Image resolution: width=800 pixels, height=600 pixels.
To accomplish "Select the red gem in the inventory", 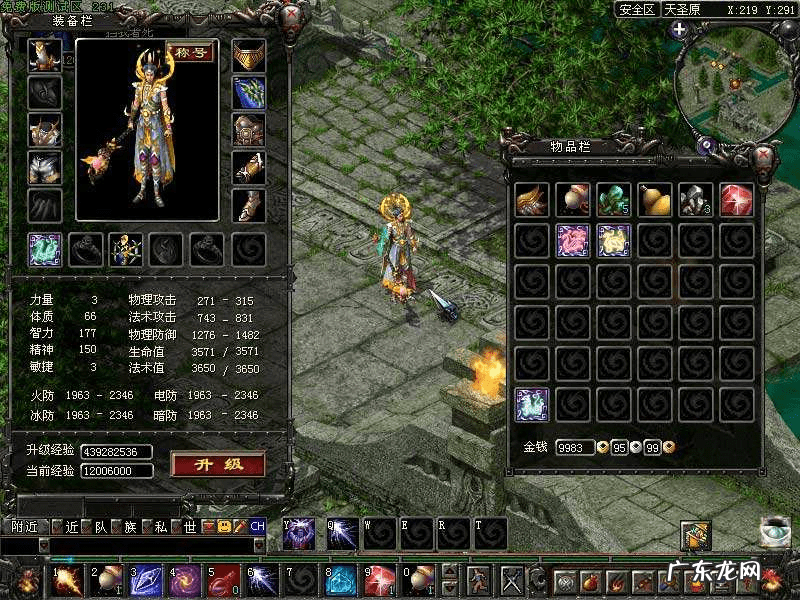I will point(737,199).
